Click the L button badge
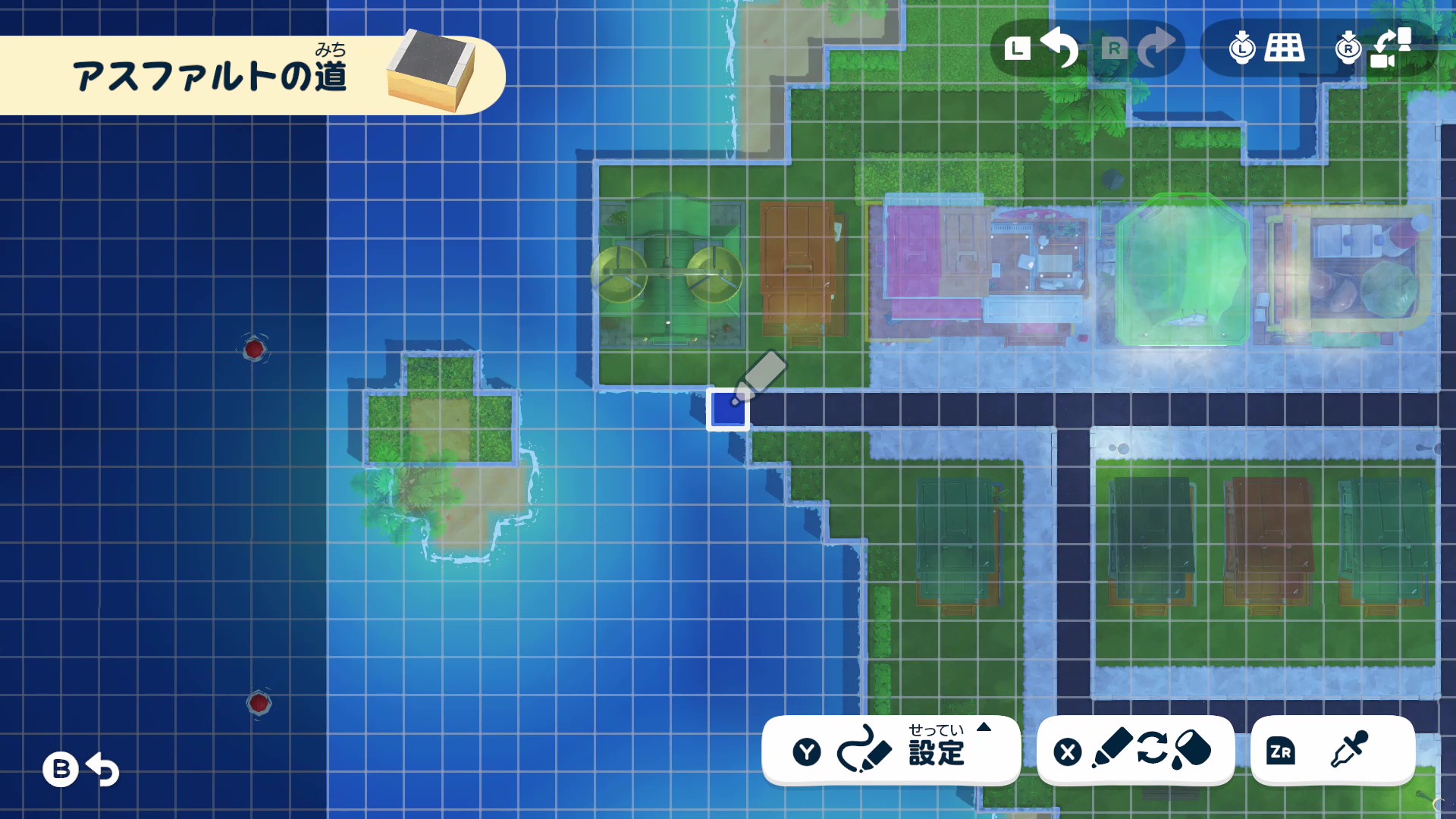1456x819 pixels. pyautogui.click(x=1018, y=47)
